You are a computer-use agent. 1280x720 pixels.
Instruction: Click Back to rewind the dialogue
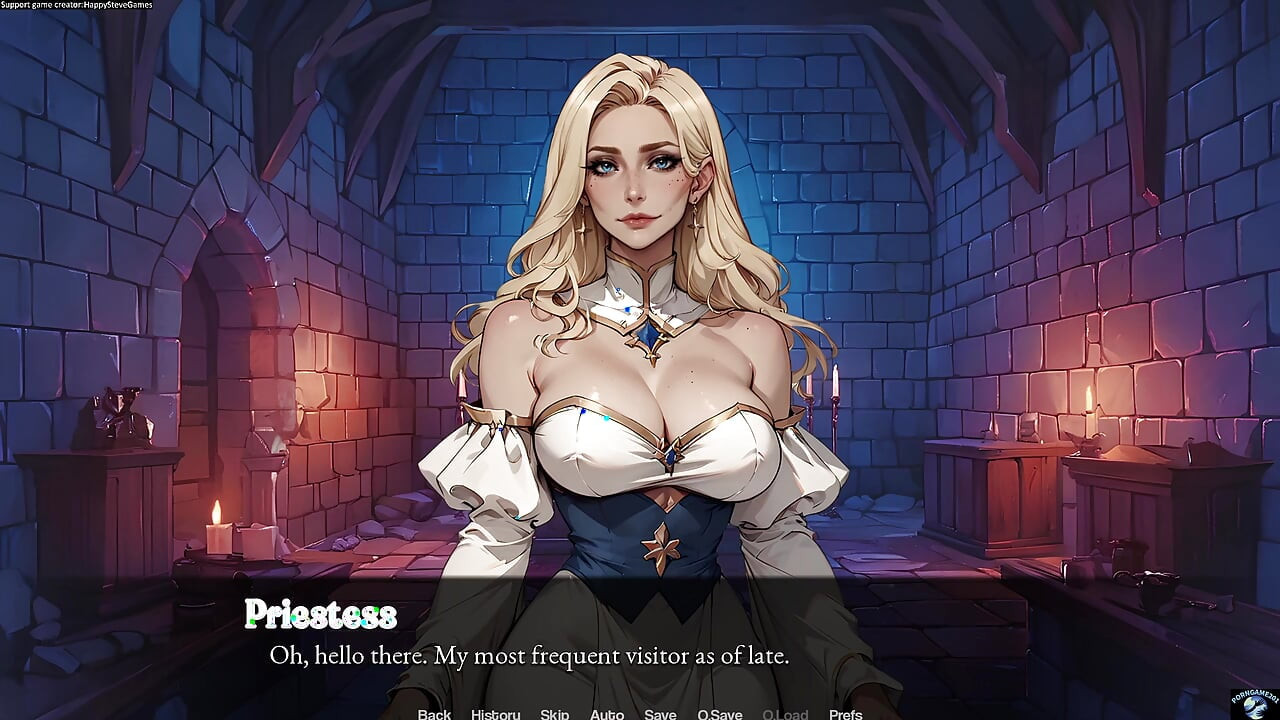[434, 714]
